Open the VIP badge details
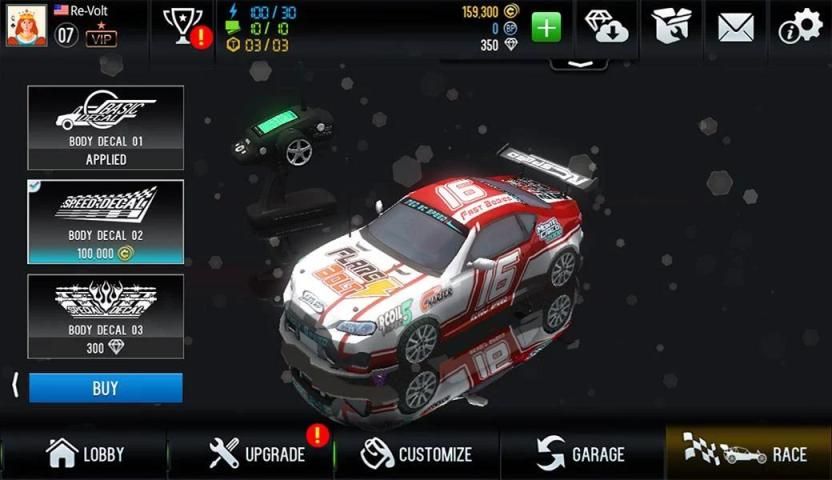The image size is (832, 480). coord(101,38)
